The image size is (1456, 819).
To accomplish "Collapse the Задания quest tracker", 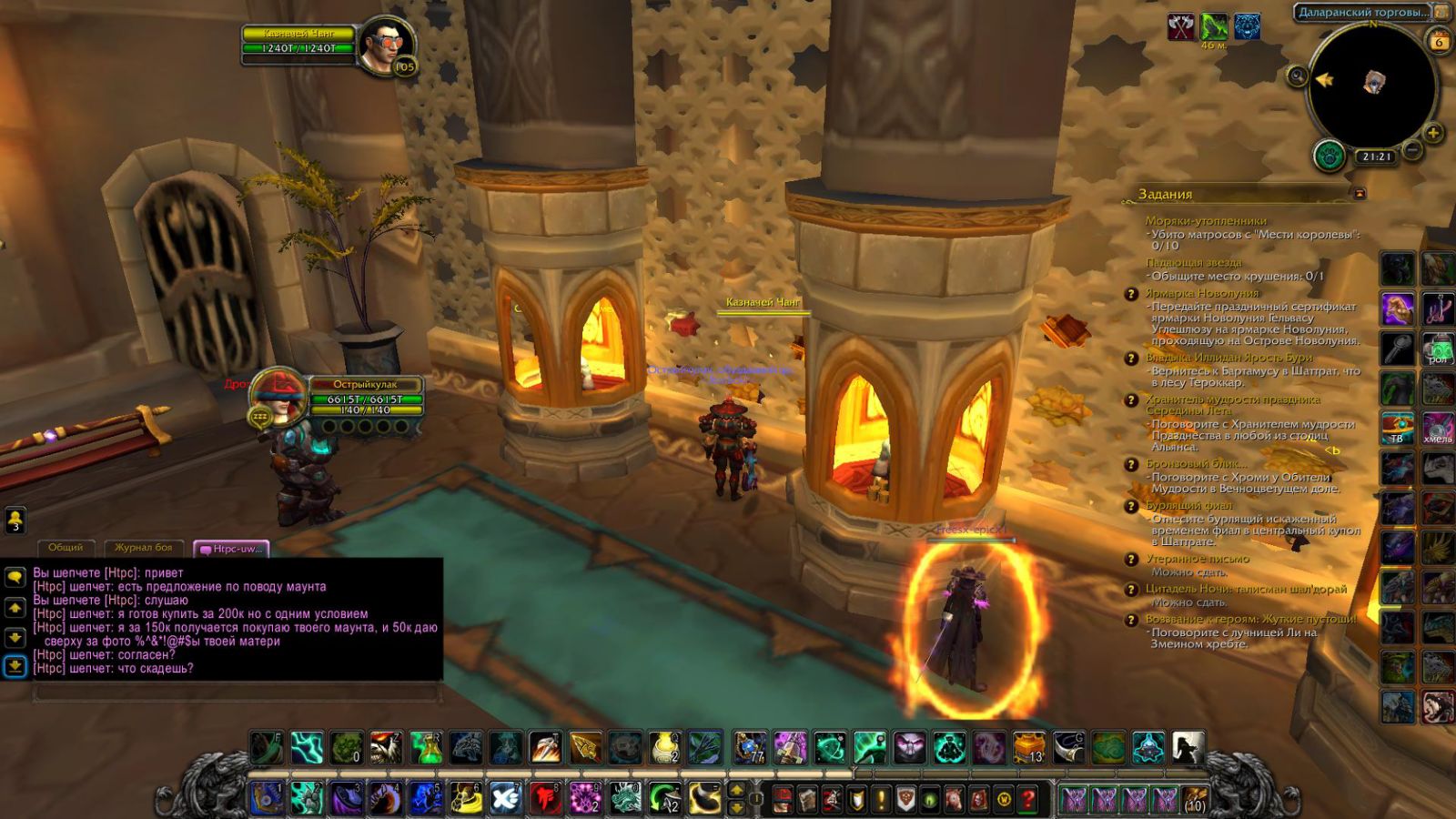I will 1360,194.
